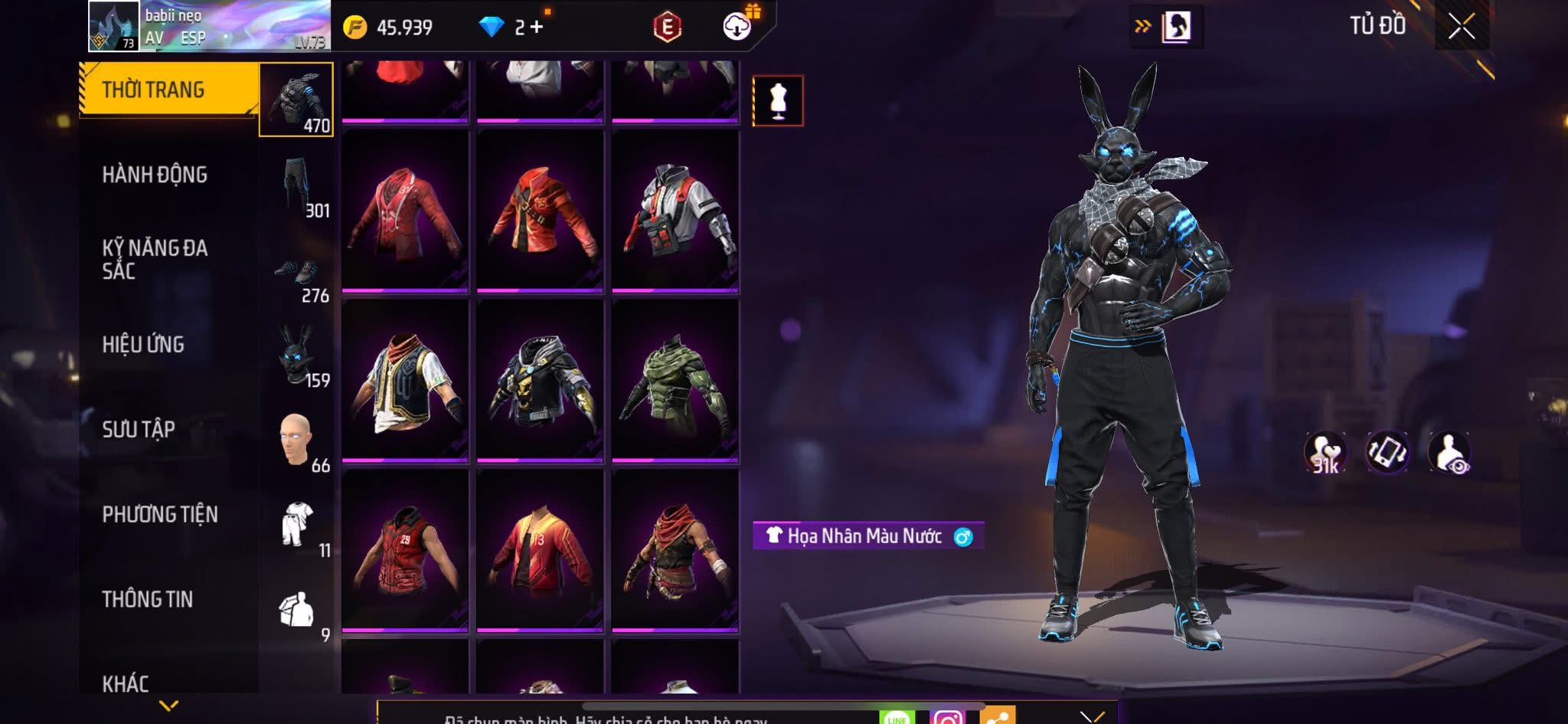Choose the Phương Tiện menu entry
This screenshot has width=1568, height=724.
[x=160, y=514]
